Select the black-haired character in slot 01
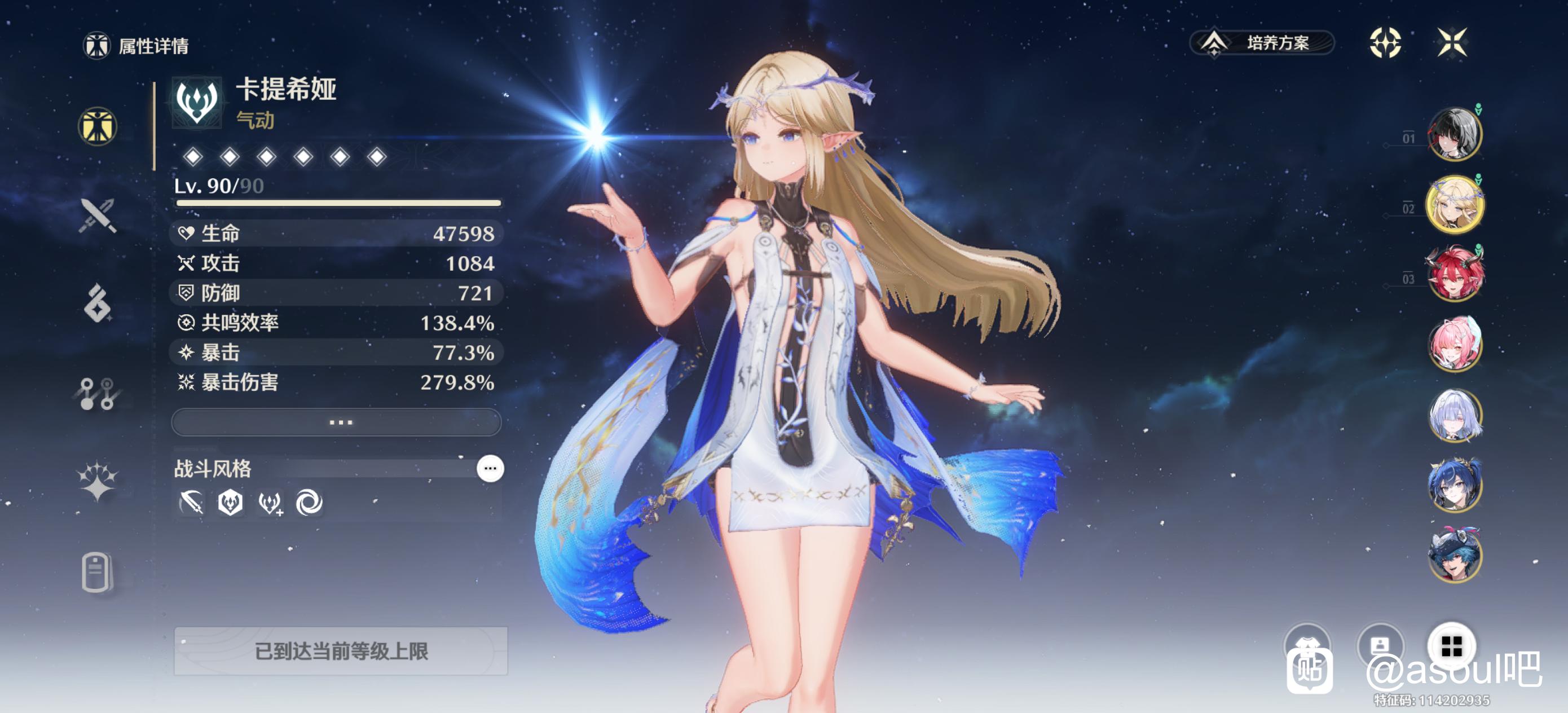This screenshot has height=713, width=1568. pyautogui.click(x=1454, y=135)
